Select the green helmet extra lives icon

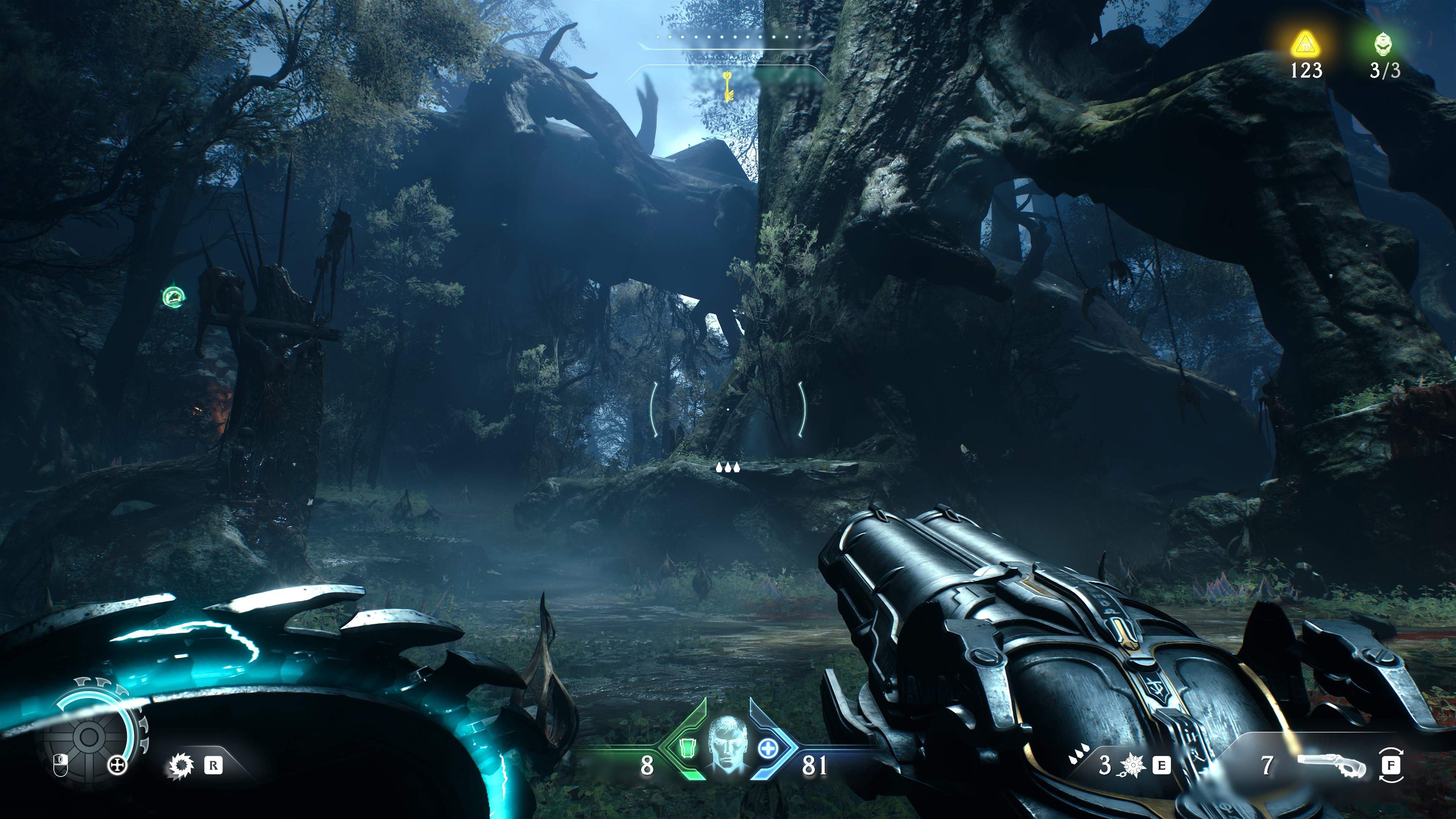coord(1383,43)
